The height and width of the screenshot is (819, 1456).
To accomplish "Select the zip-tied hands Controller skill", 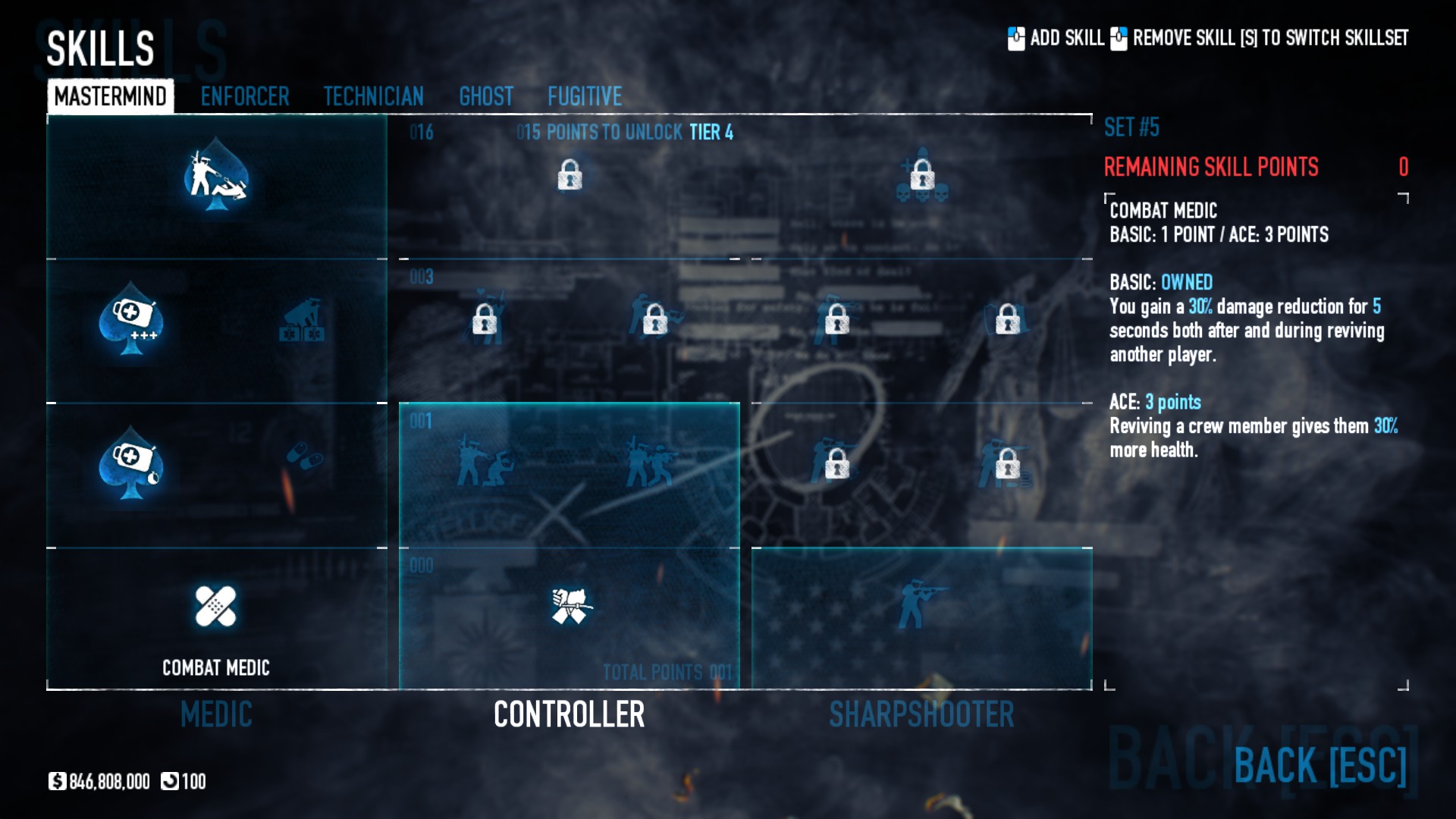I will (570, 606).
